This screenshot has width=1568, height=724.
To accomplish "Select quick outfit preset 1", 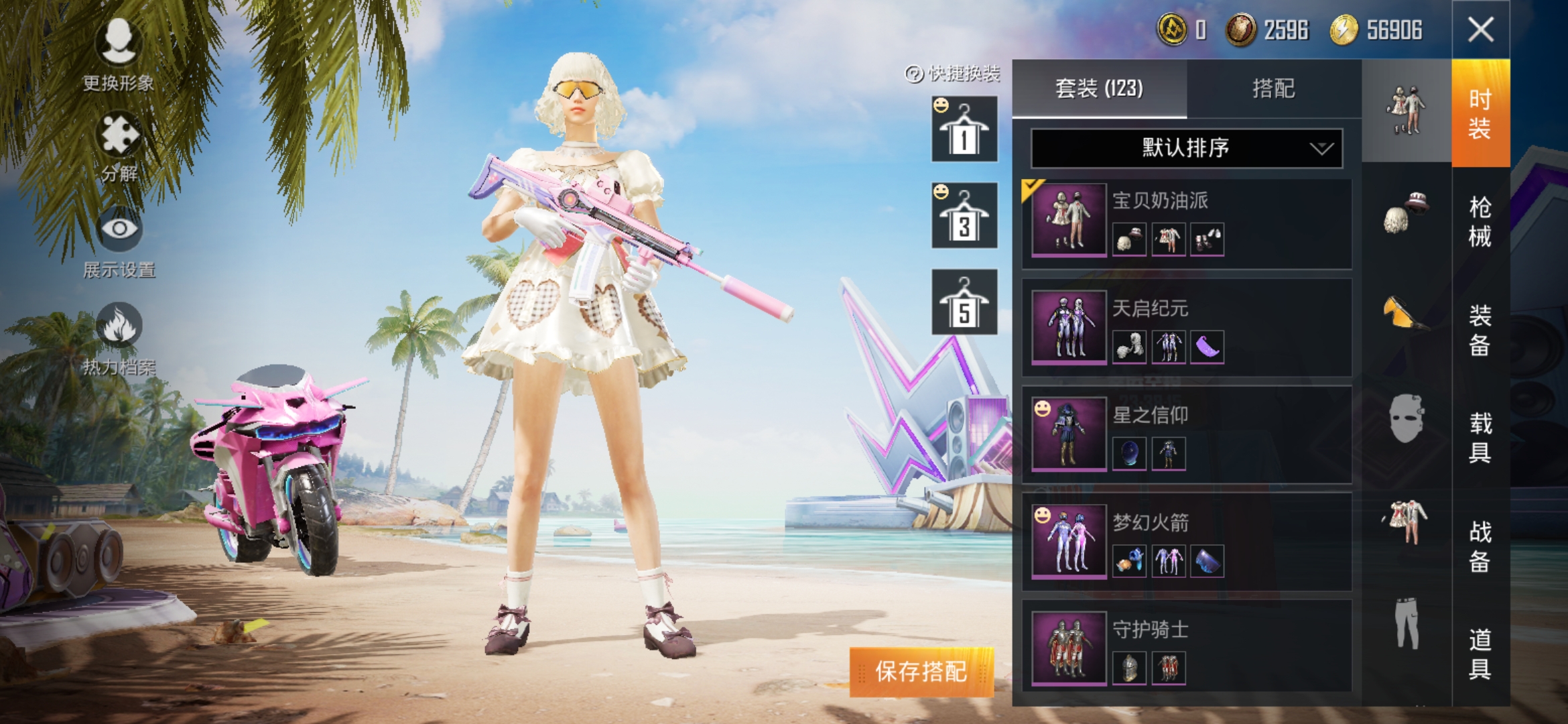I will pos(964,129).
